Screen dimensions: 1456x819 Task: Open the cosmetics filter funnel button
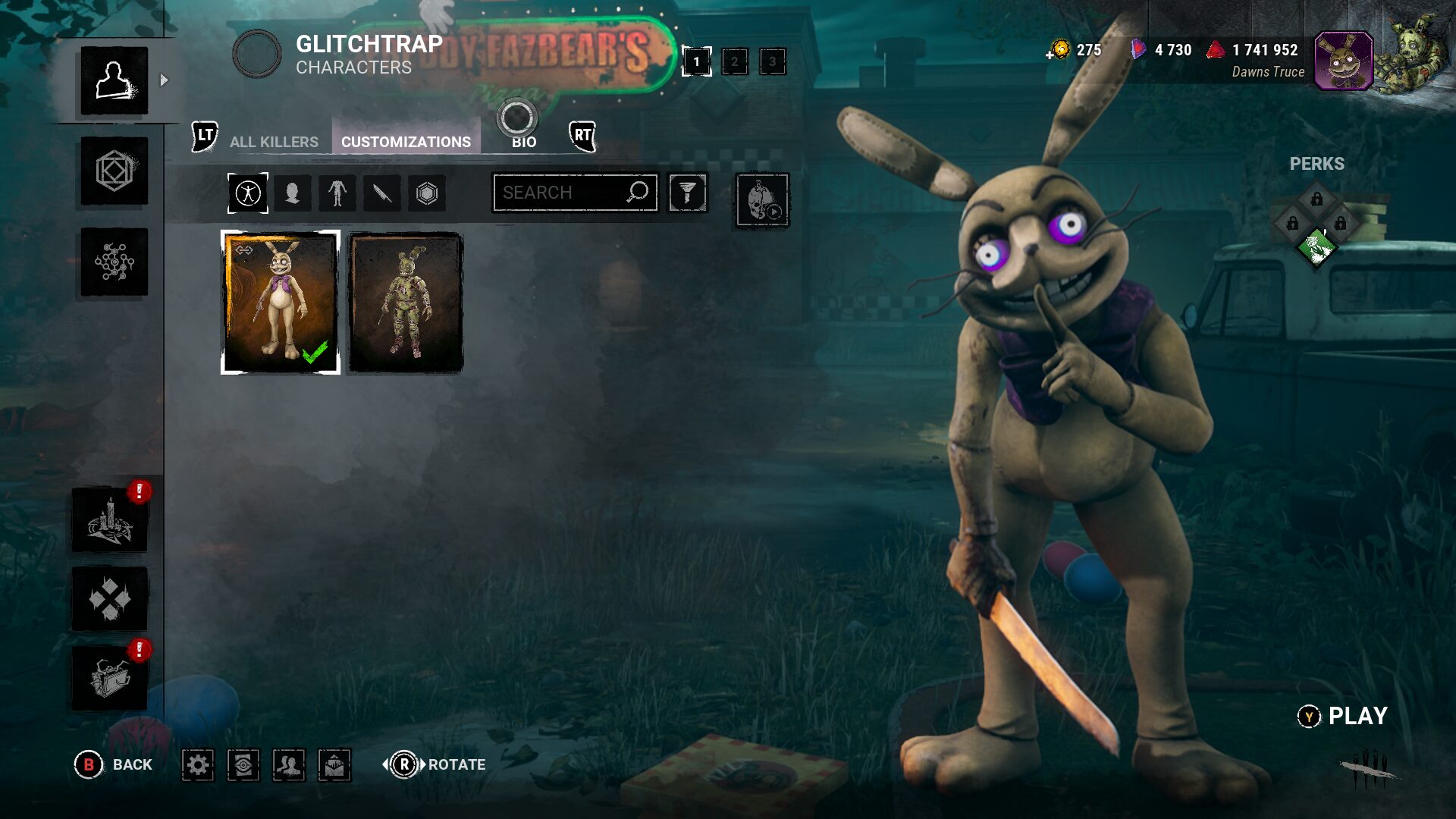687,193
